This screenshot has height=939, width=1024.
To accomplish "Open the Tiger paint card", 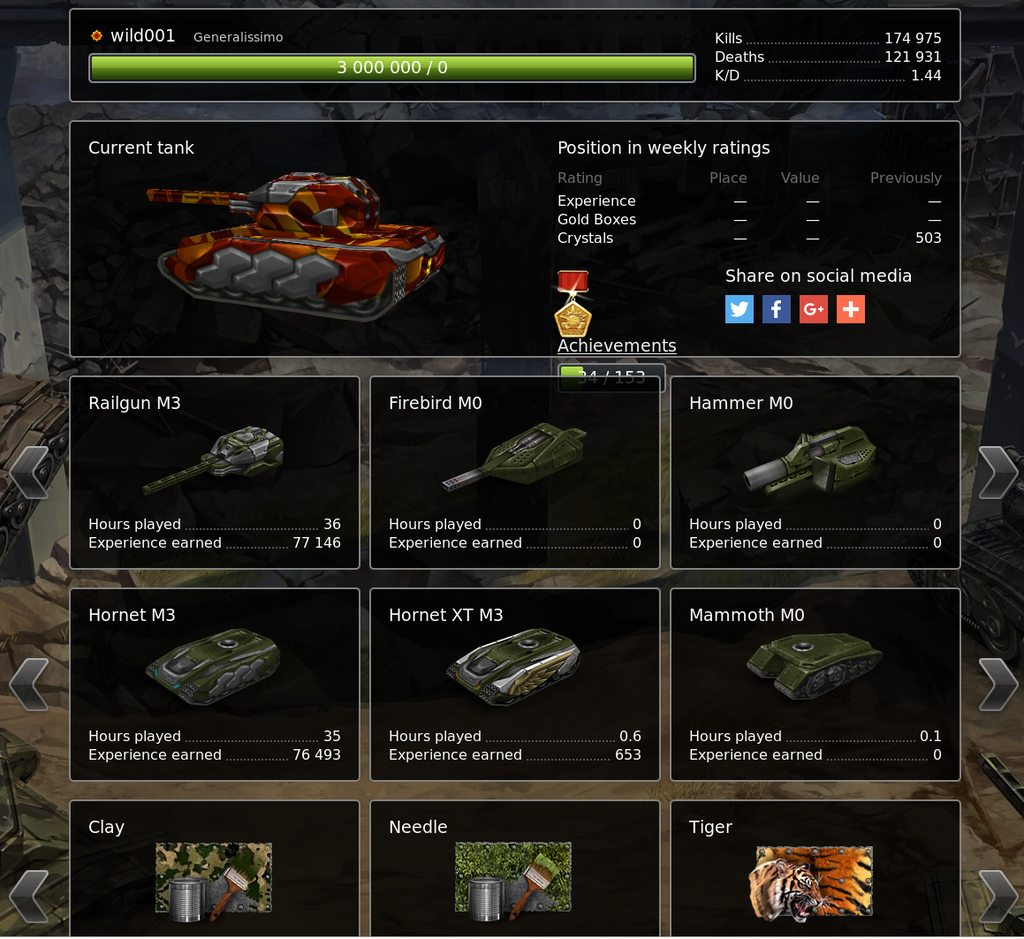I will tap(814, 872).
